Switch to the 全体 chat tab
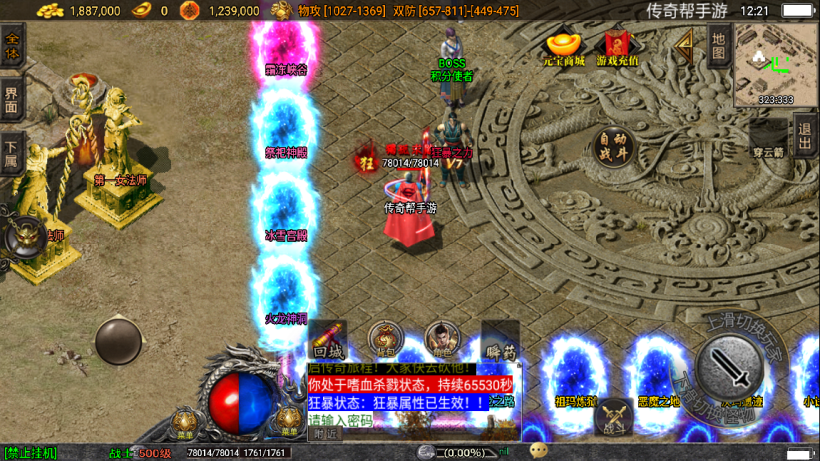This screenshot has width=820, height=461. click(x=12, y=45)
